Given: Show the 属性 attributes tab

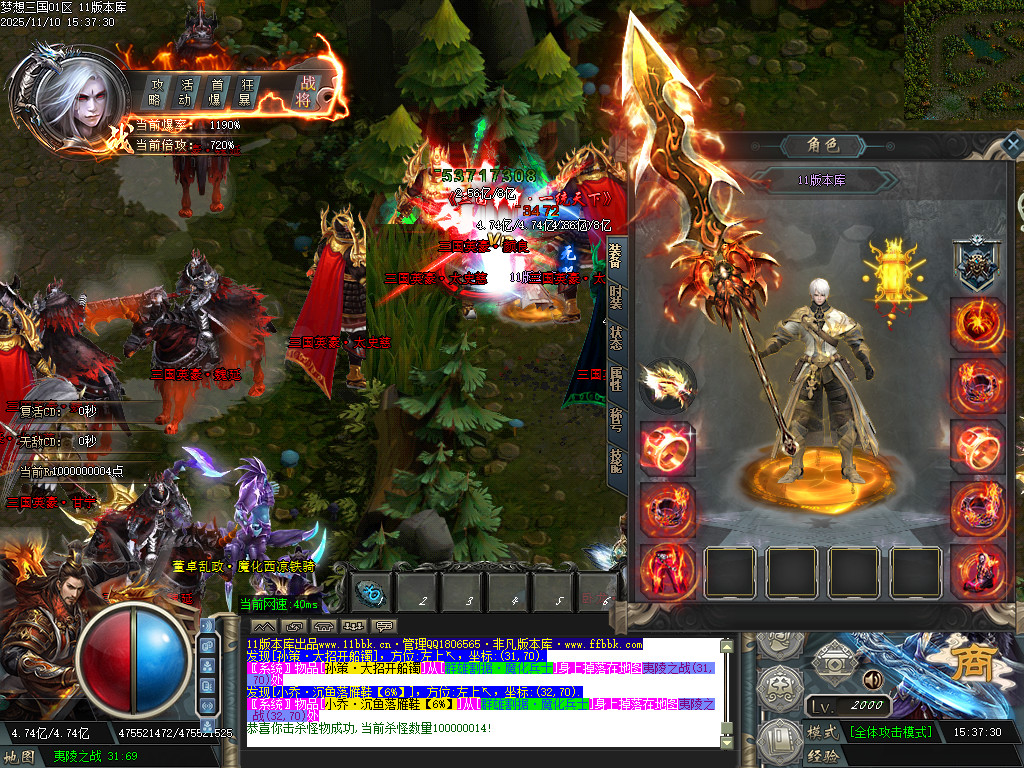Looking at the screenshot, I should 616,378.
